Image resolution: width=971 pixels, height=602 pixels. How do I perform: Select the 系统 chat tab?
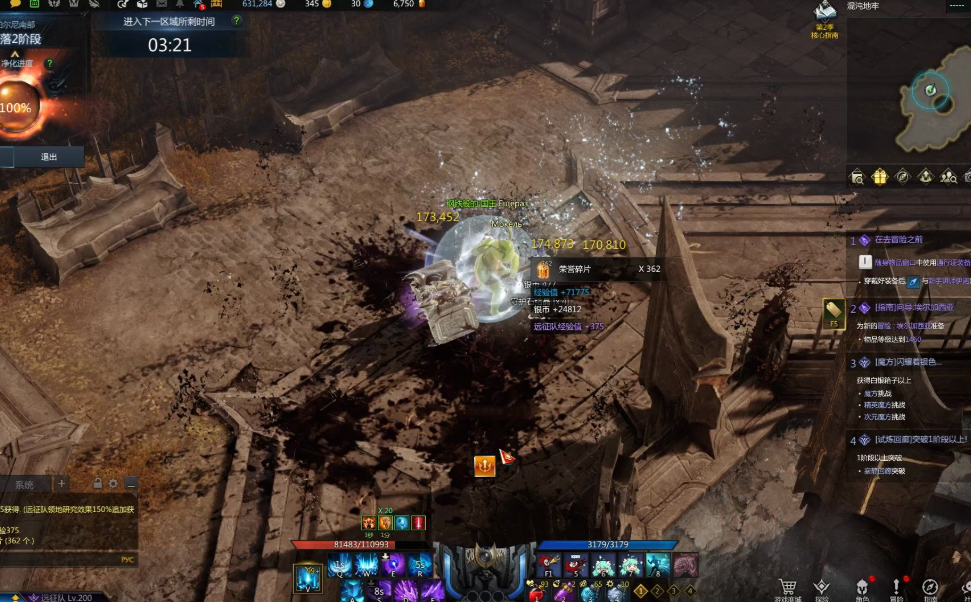point(24,484)
